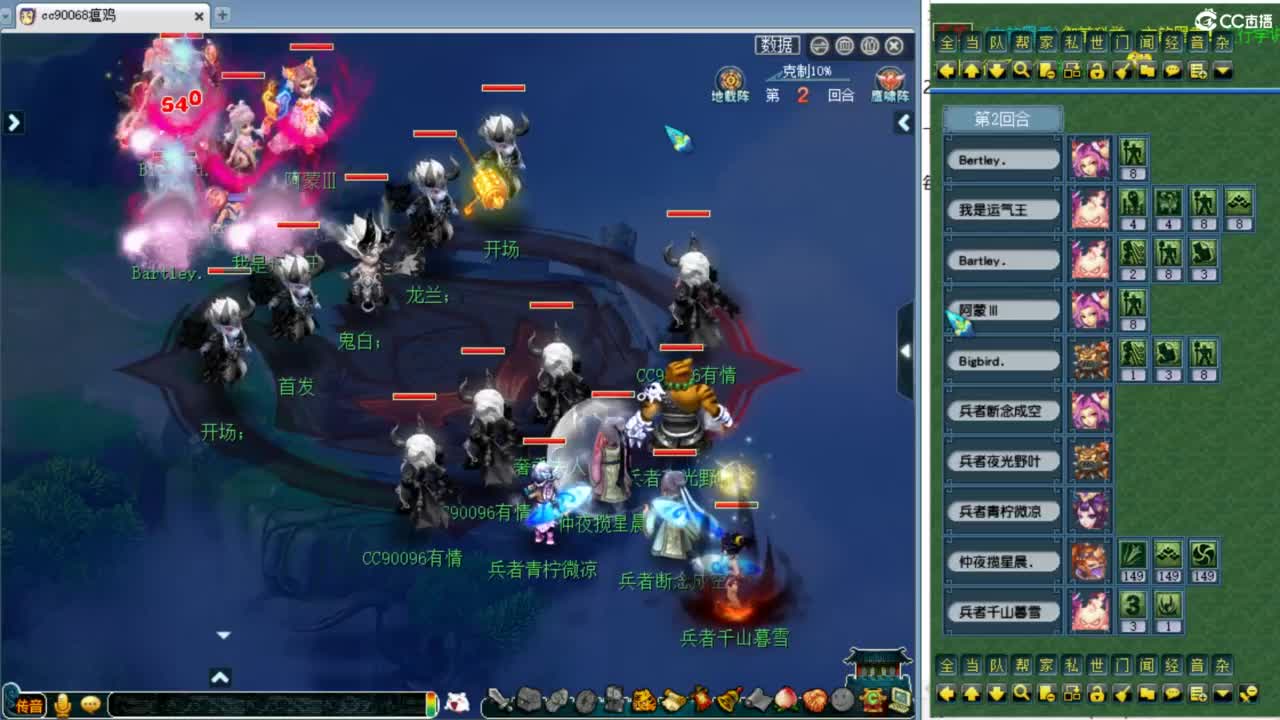Open chat search with the magnifier icon

pyautogui.click(x=1021, y=70)
